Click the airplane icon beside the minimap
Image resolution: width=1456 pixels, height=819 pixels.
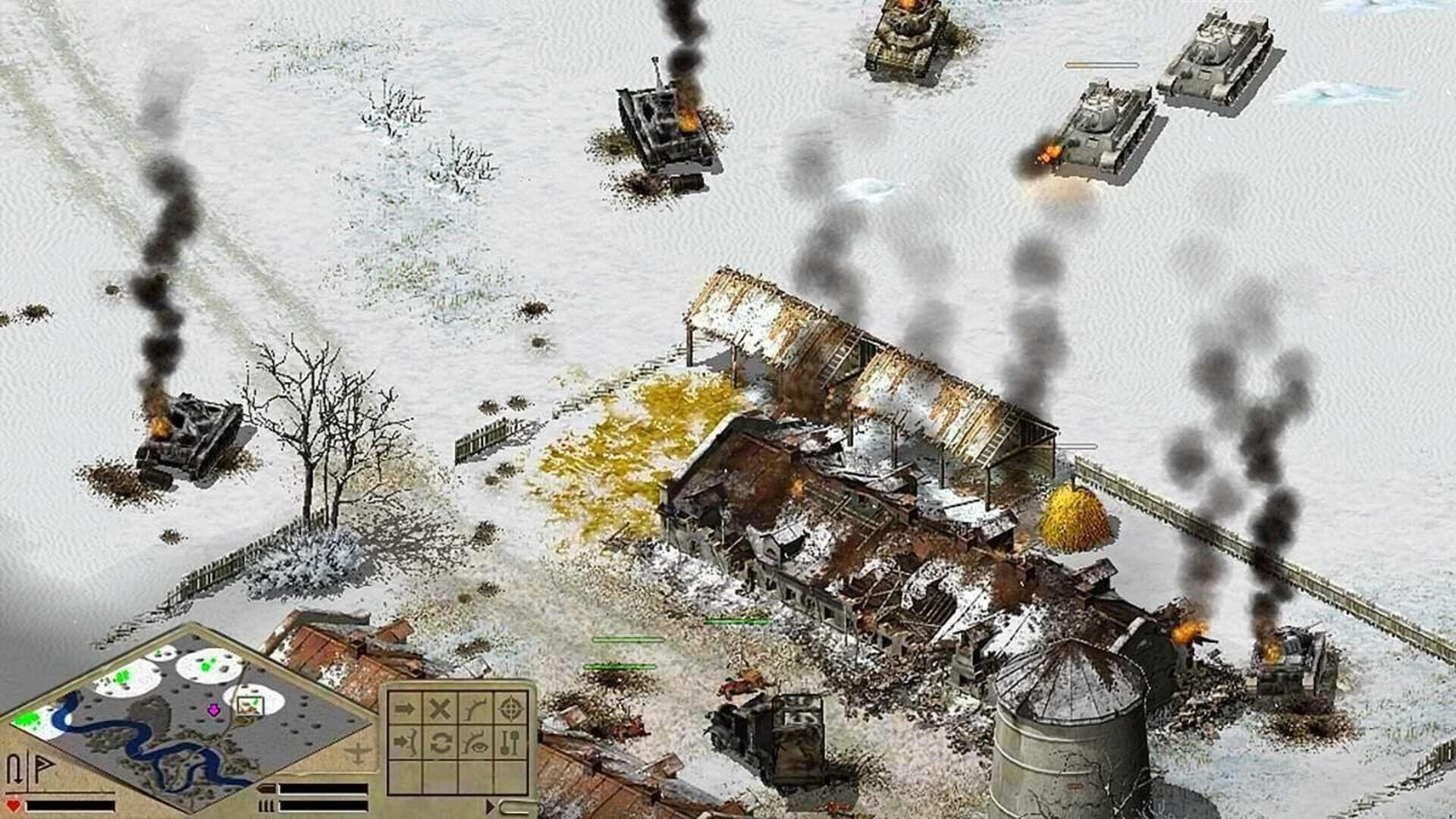click(x=358, y=755)
